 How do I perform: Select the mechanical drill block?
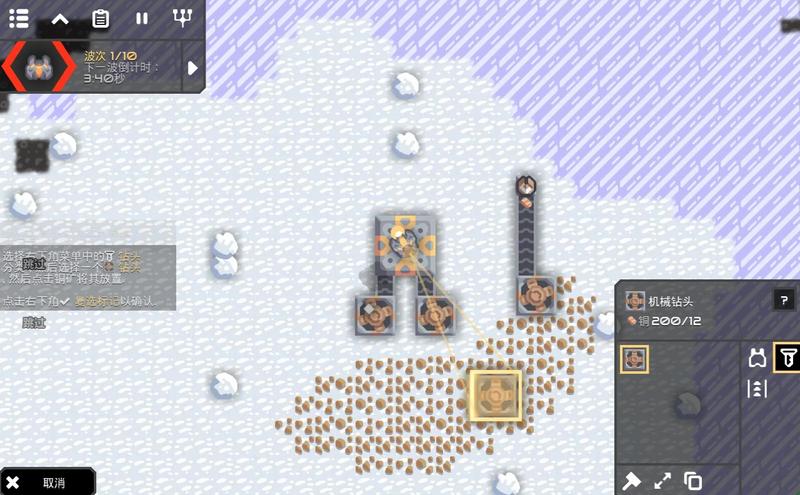tap(634, 359)
